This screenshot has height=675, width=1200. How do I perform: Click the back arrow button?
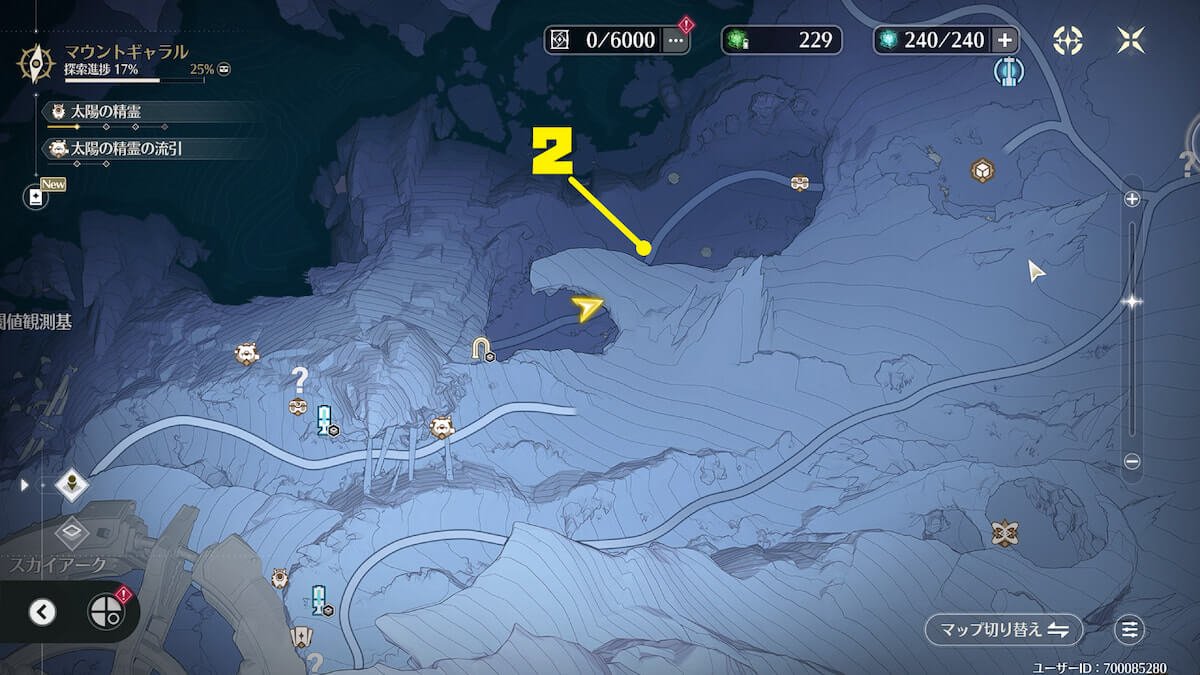(x=42, y=612)
